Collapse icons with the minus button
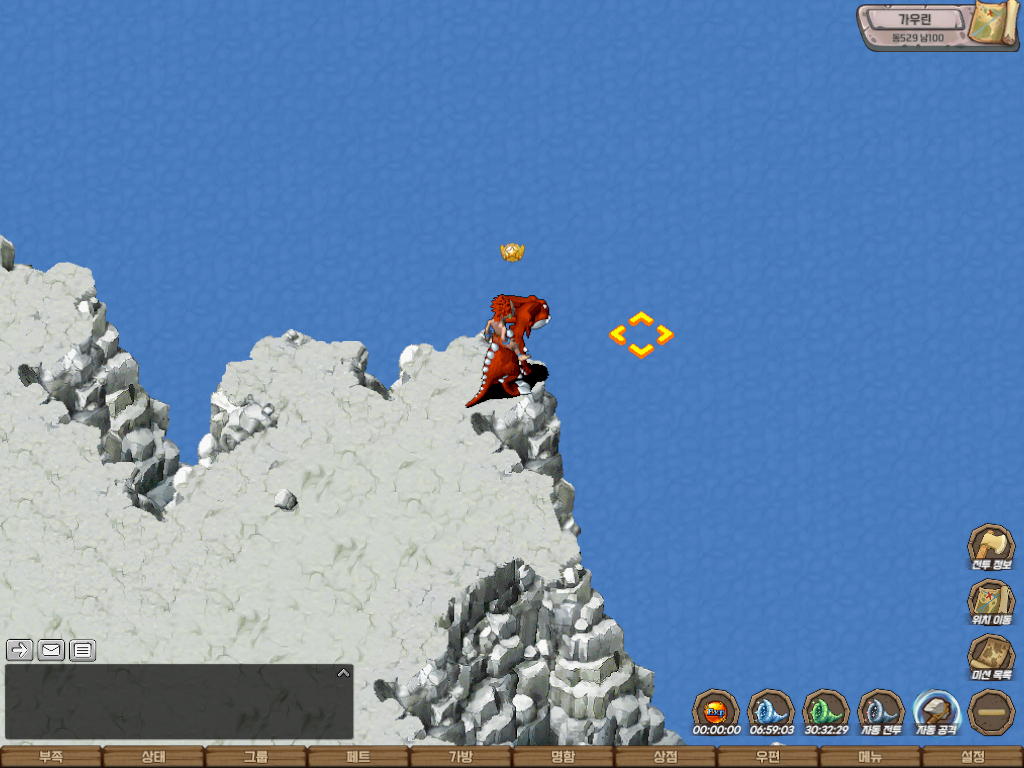 (991, 711)
